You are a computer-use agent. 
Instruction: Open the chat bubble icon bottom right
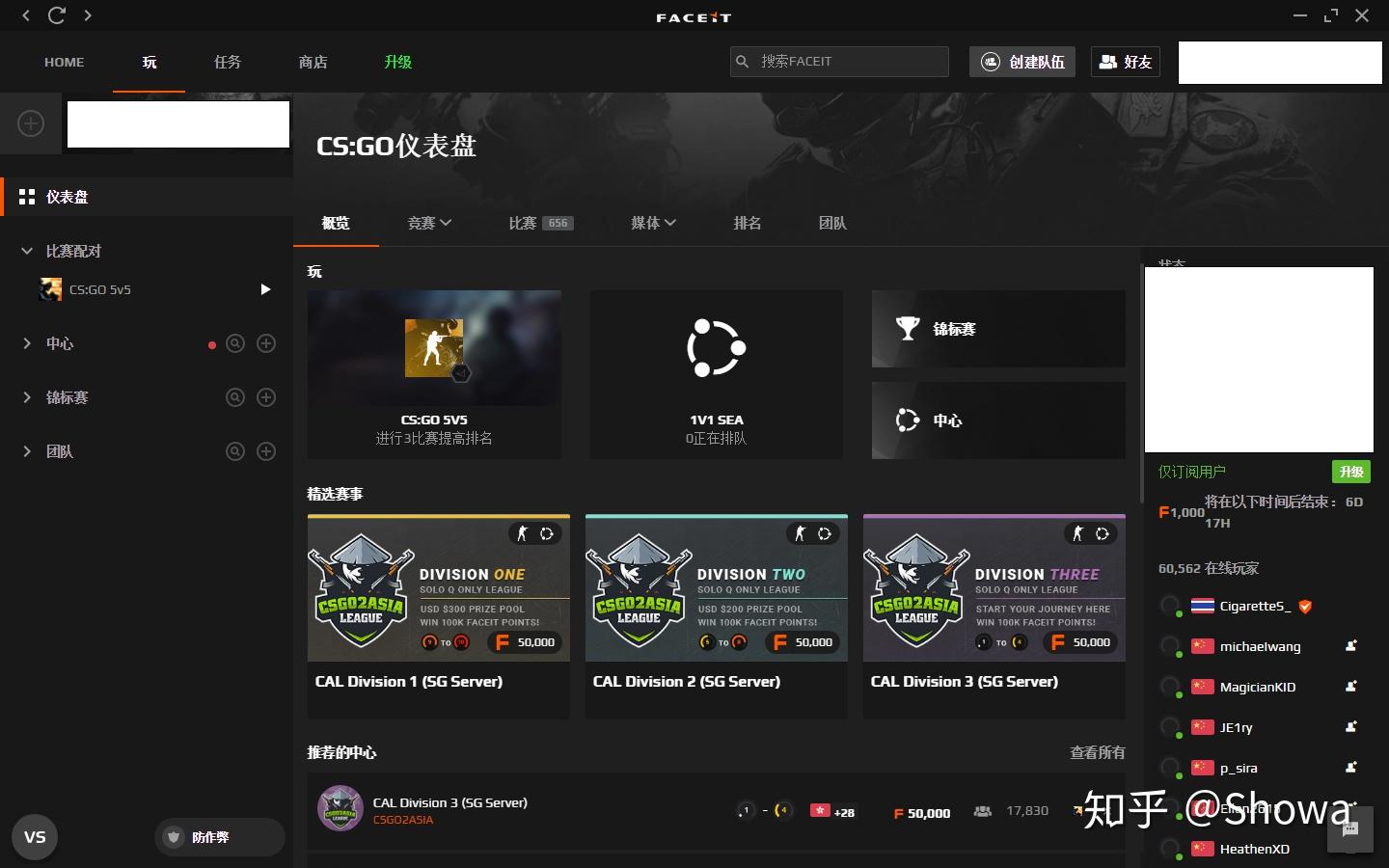click(1348, 830)
